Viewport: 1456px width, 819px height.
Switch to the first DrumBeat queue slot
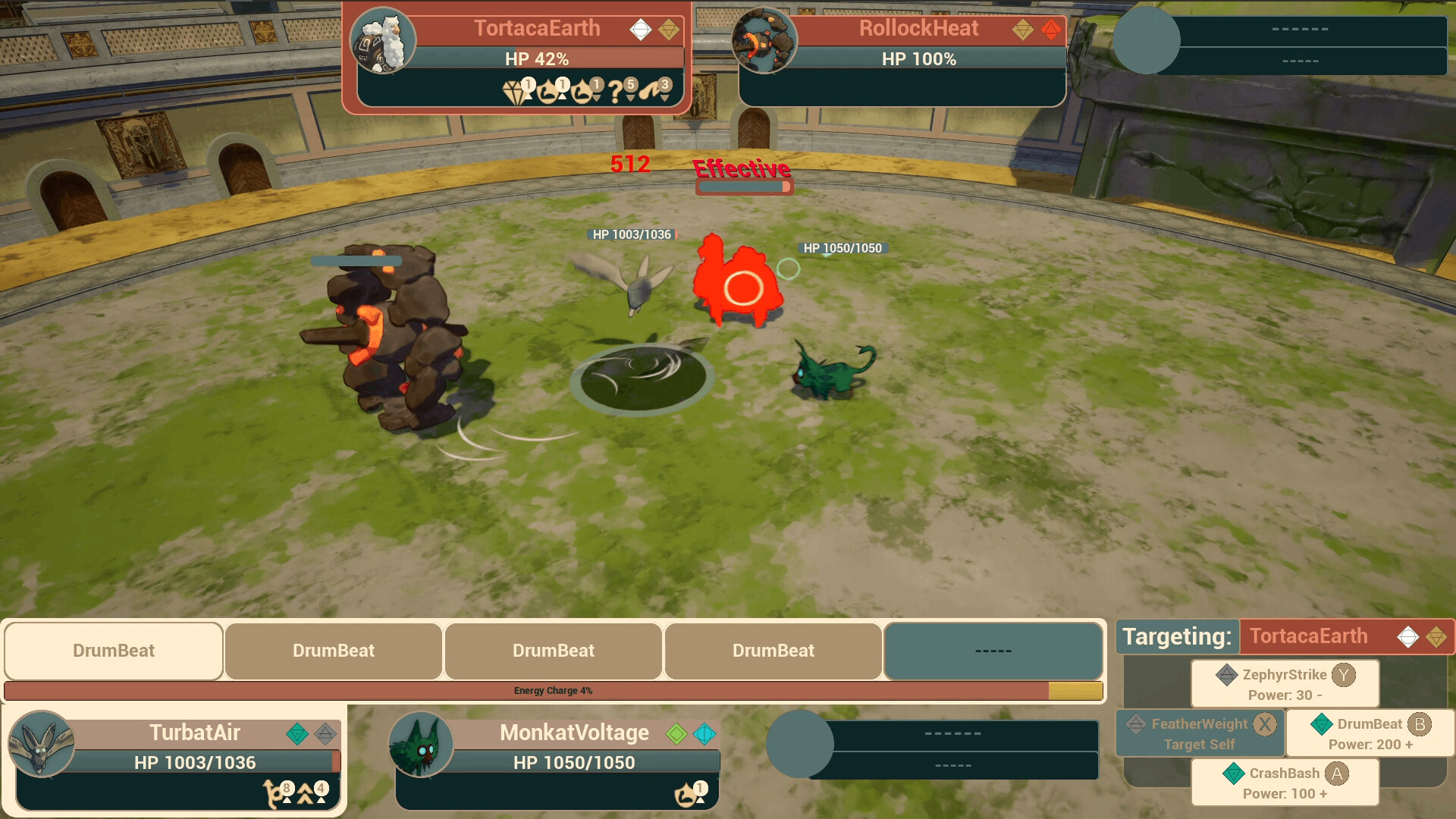[113, 650]
